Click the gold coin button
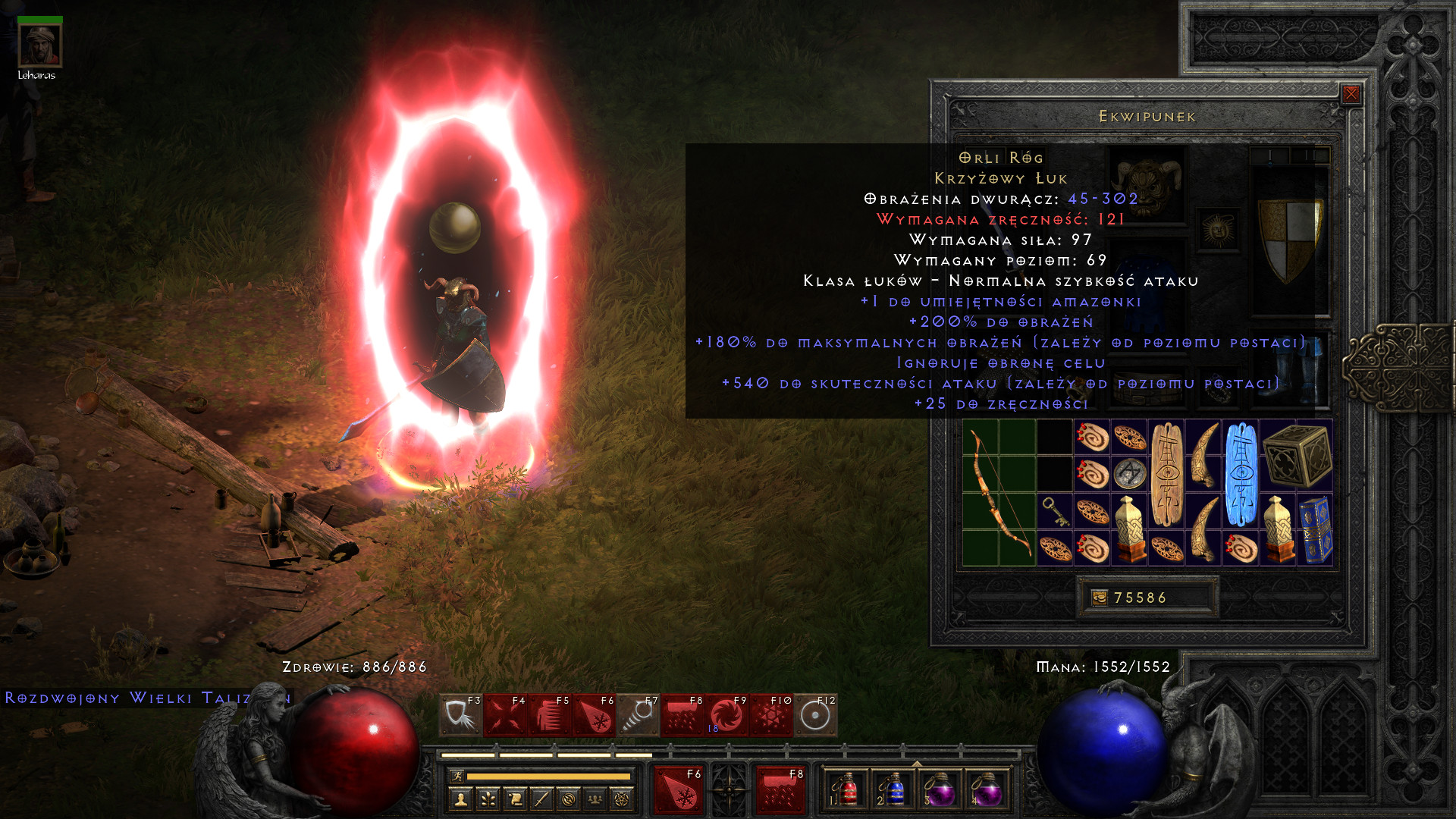Image resolution: width=1456 pixels, height=819 pixels. (1099, 598)
